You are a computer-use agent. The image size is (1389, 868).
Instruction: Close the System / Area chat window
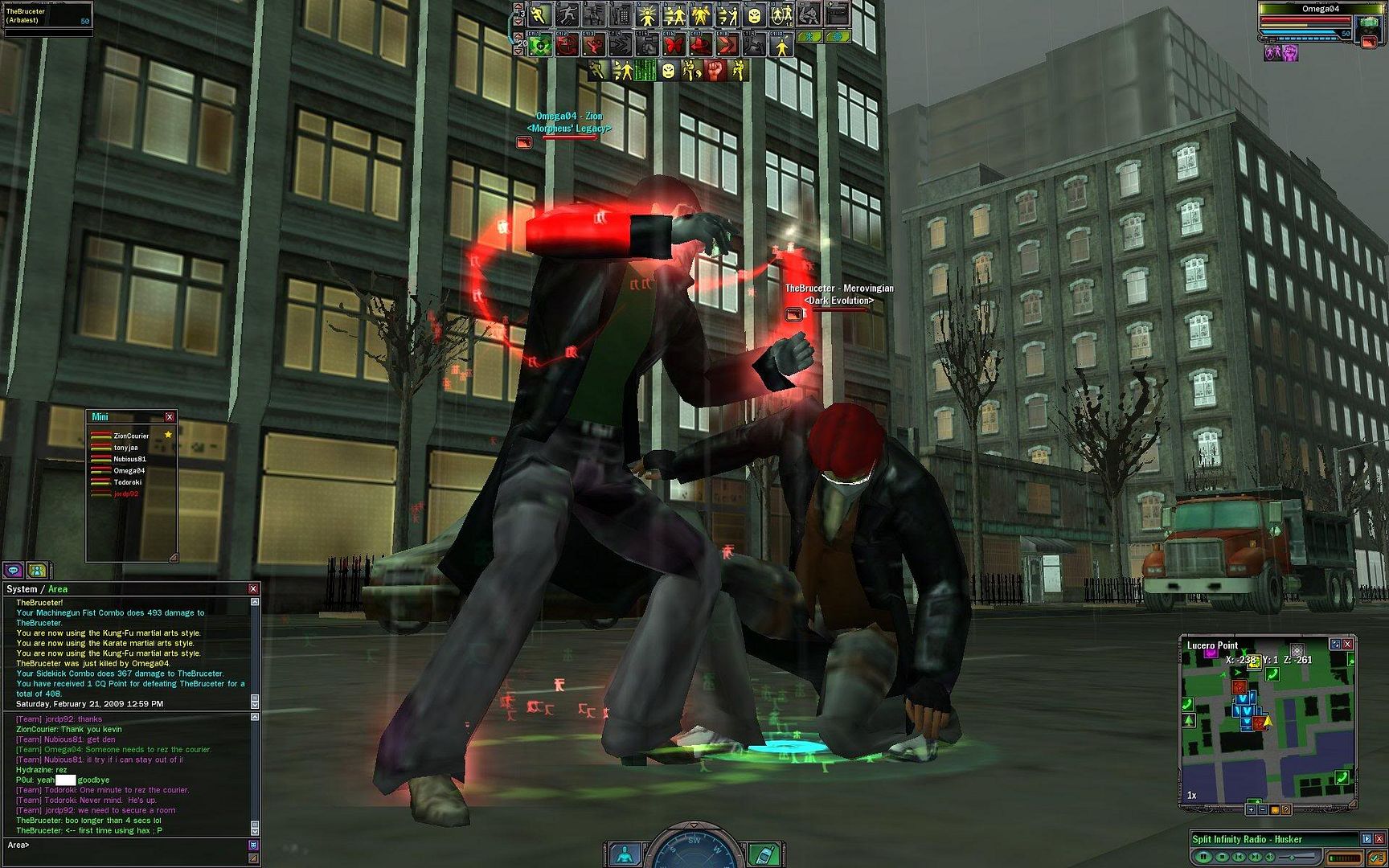coord(253,589)
